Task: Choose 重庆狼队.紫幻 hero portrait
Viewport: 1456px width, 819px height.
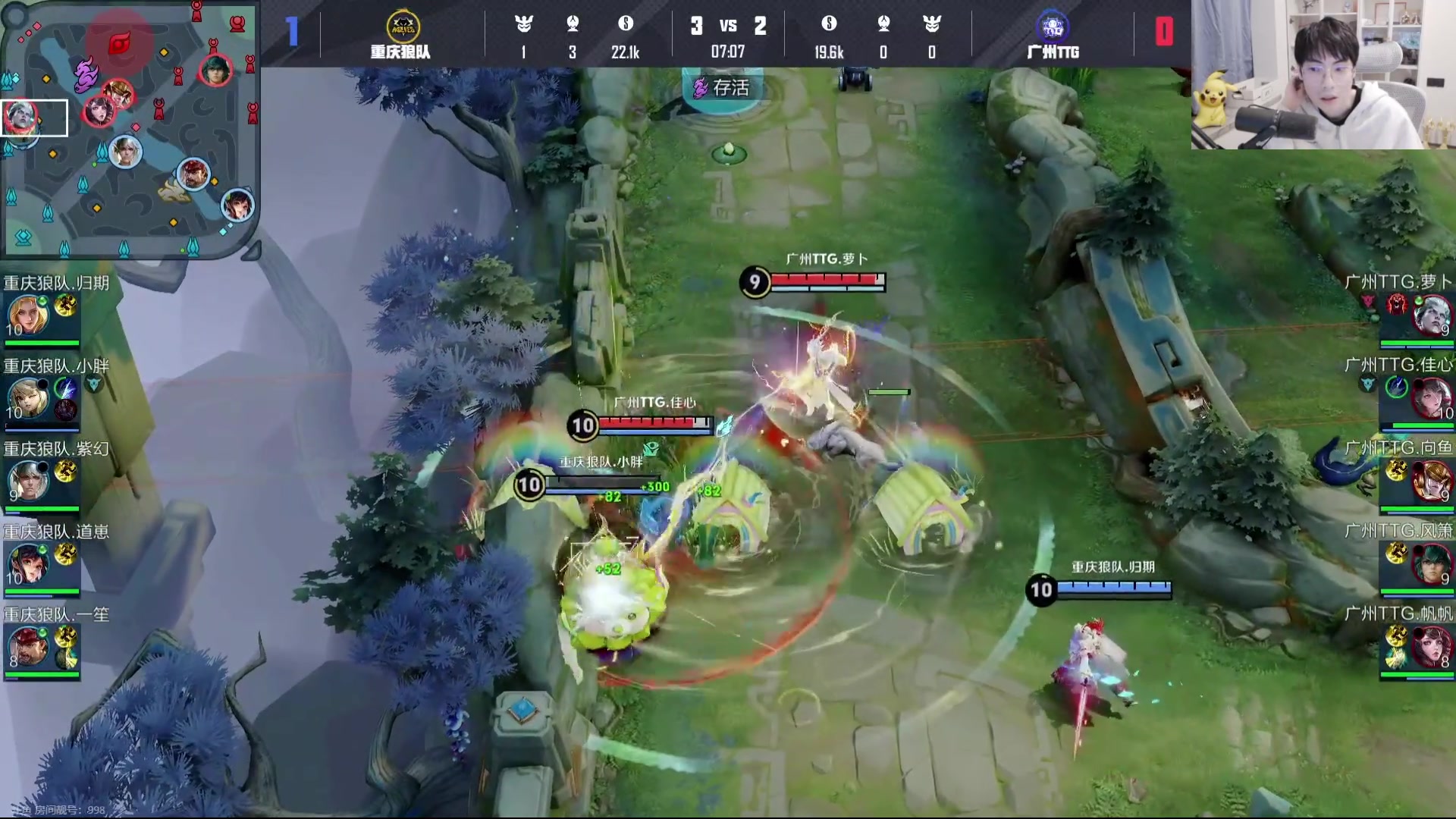Action: [x=28, y=481]
